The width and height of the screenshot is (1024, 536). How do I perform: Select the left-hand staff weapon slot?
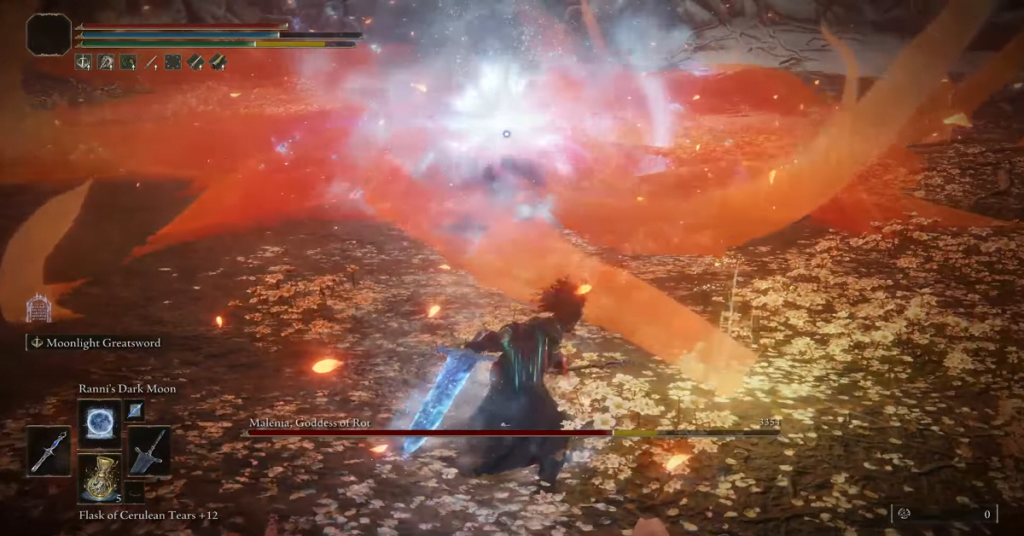49,450
